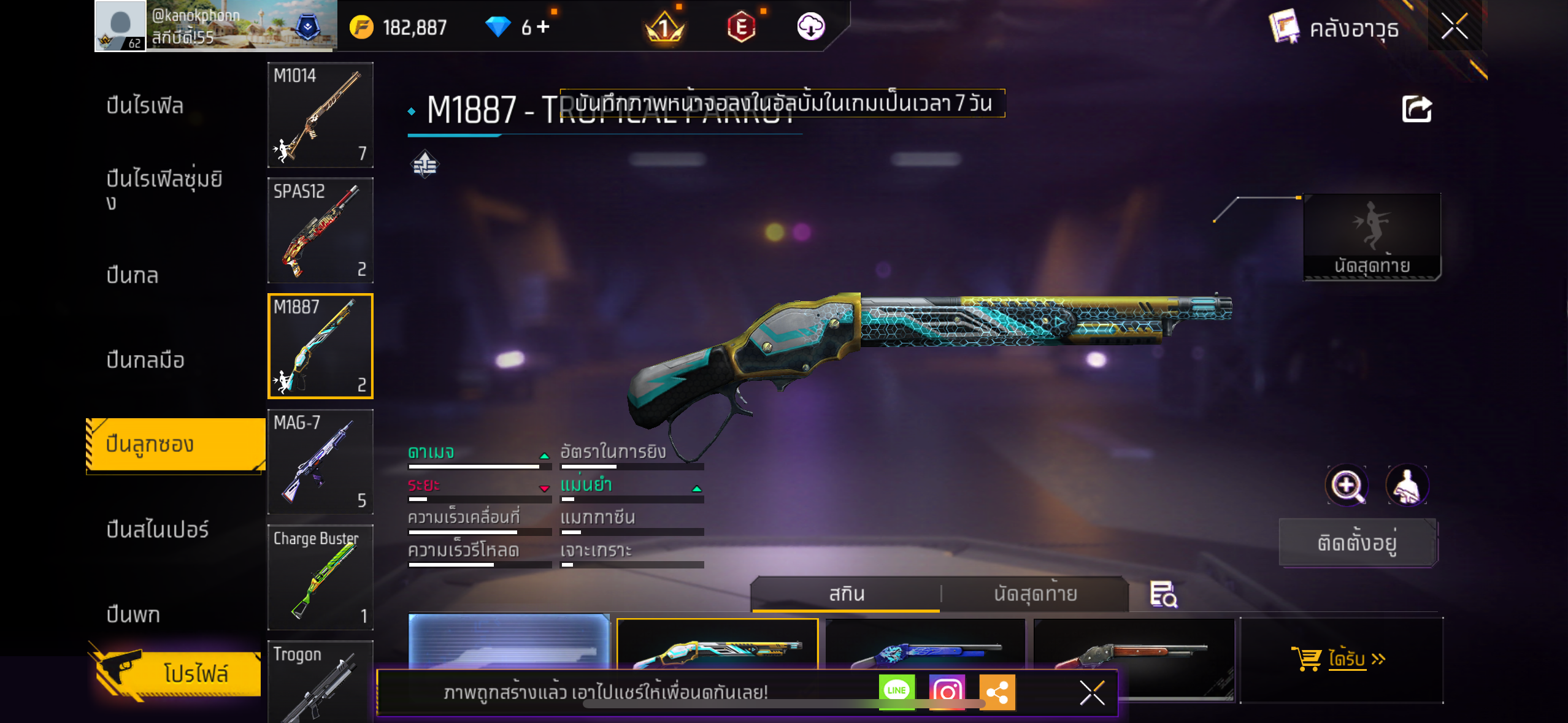Viewport: 1568px width, 723px height.
Task: Show the ปืนสไนเปอร์ sniper category
Action: (158, 529)
